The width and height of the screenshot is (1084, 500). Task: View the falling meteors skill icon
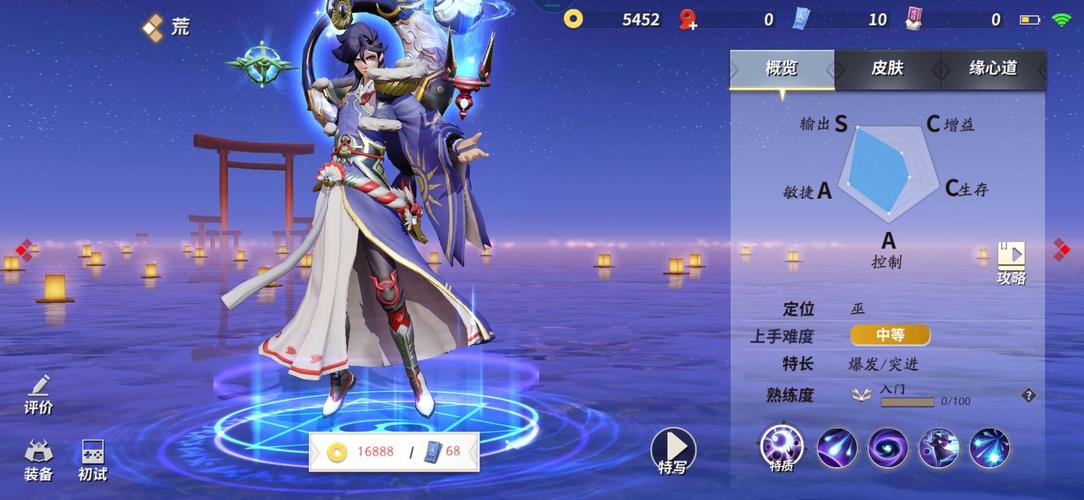(x=837, y=447)
